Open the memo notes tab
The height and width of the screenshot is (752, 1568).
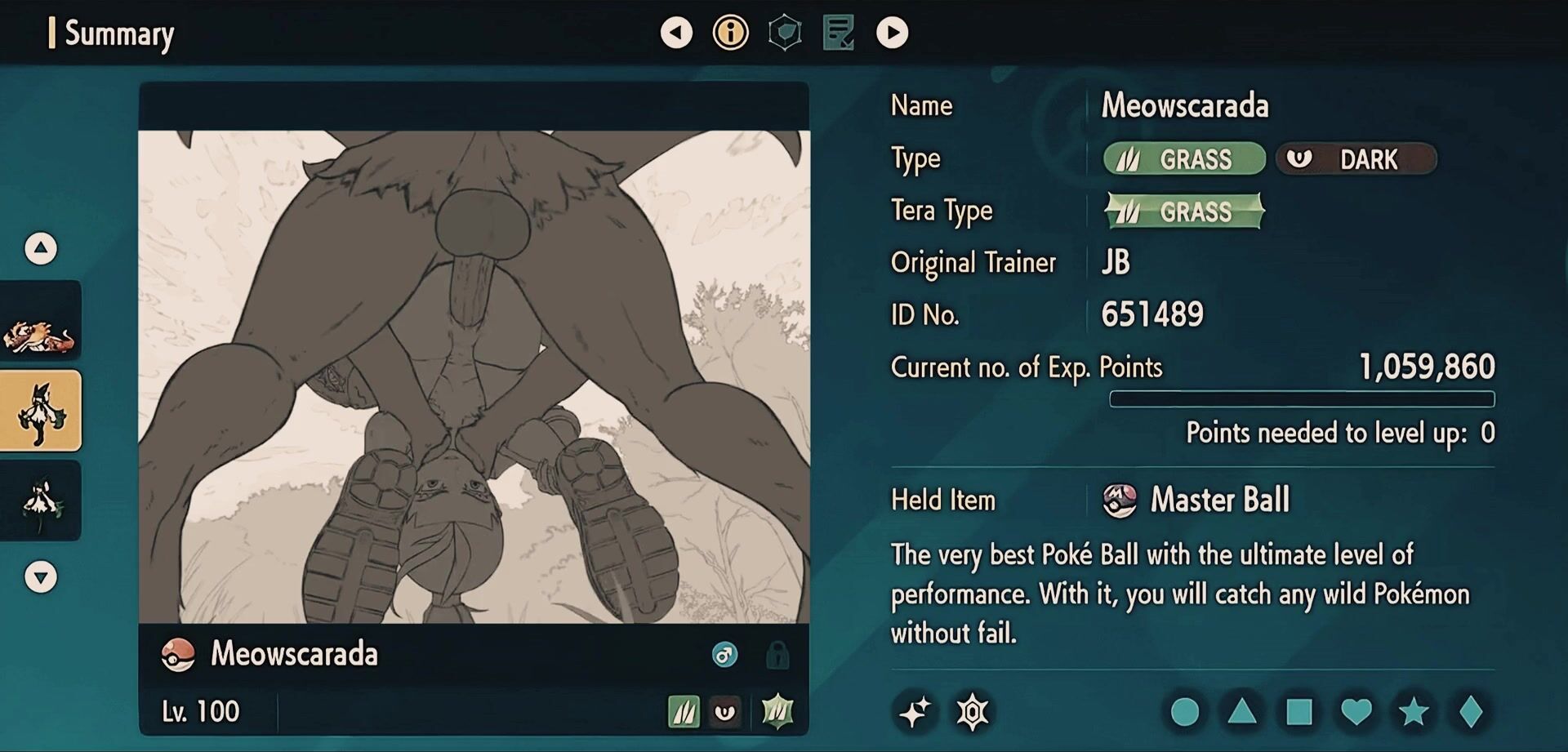(839, 33)
